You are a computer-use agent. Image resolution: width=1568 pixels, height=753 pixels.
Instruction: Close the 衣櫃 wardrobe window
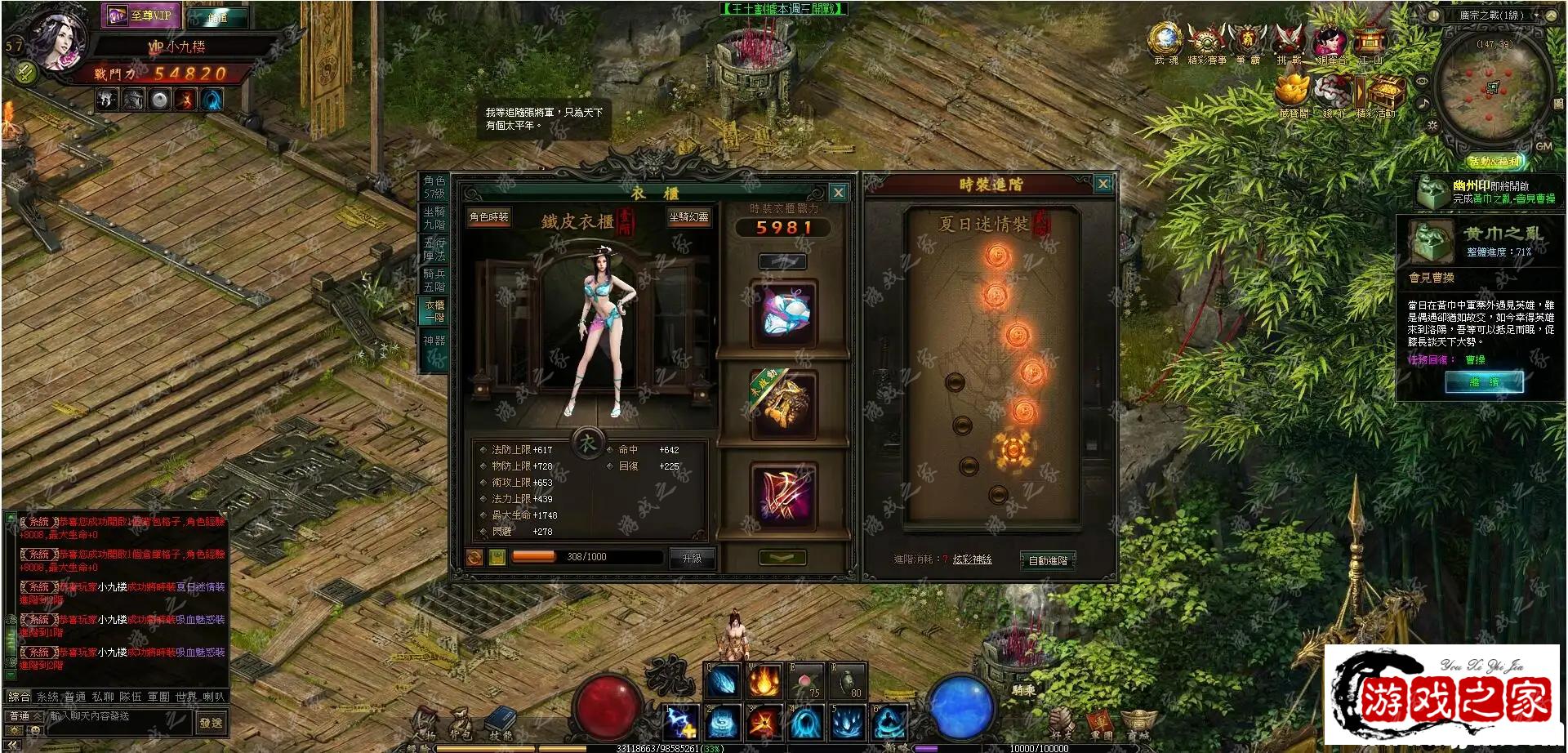838,193
